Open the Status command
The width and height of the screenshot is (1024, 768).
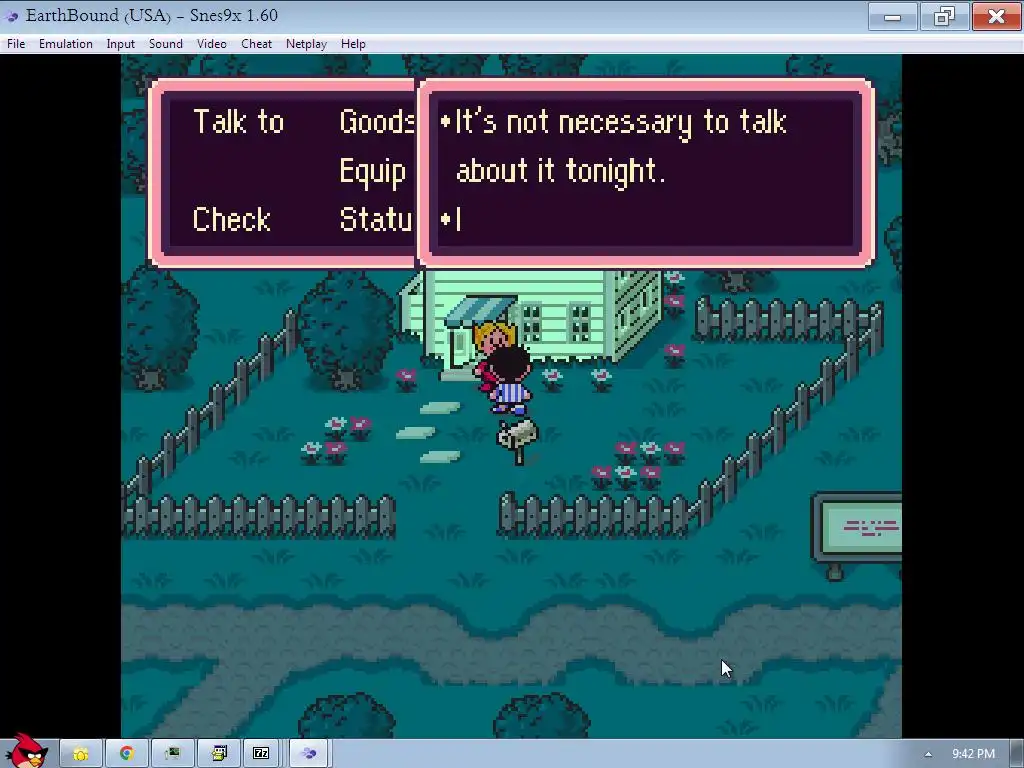[376, 220]
